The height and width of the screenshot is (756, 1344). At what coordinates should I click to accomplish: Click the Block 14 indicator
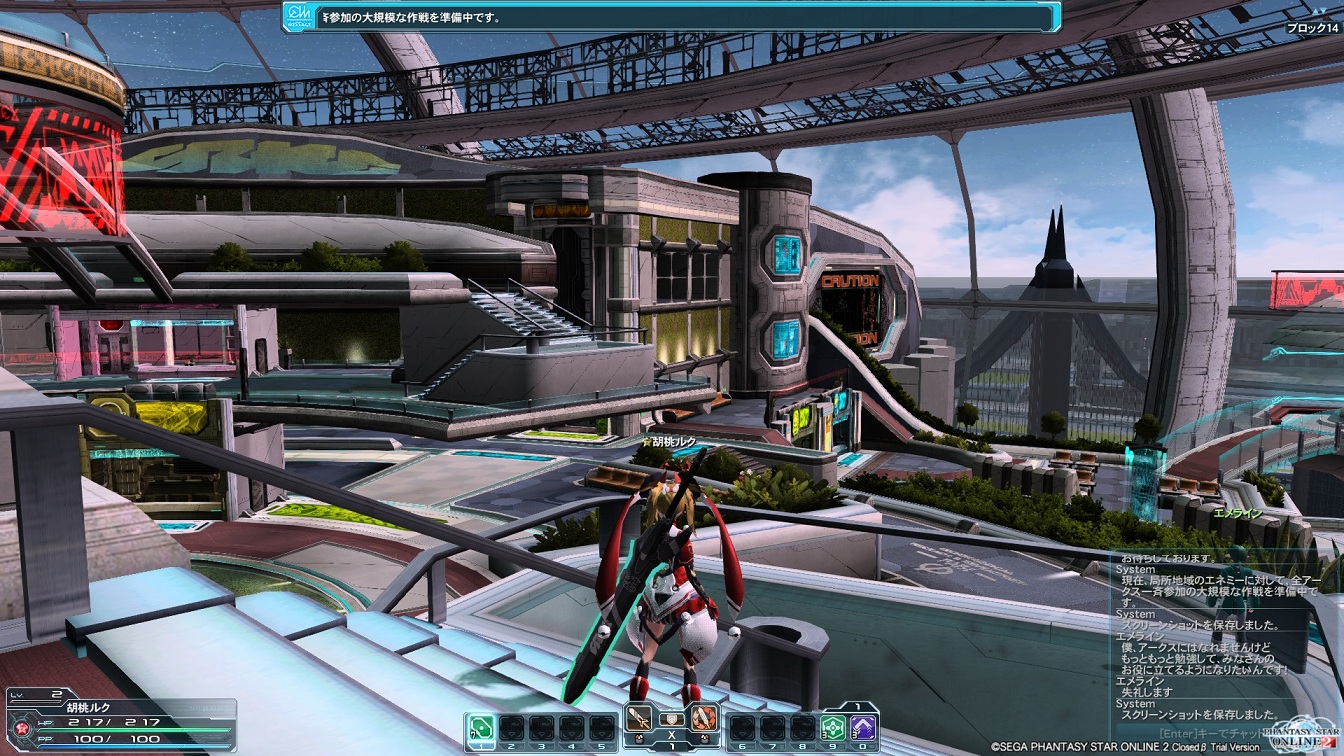coord(1311,28)
